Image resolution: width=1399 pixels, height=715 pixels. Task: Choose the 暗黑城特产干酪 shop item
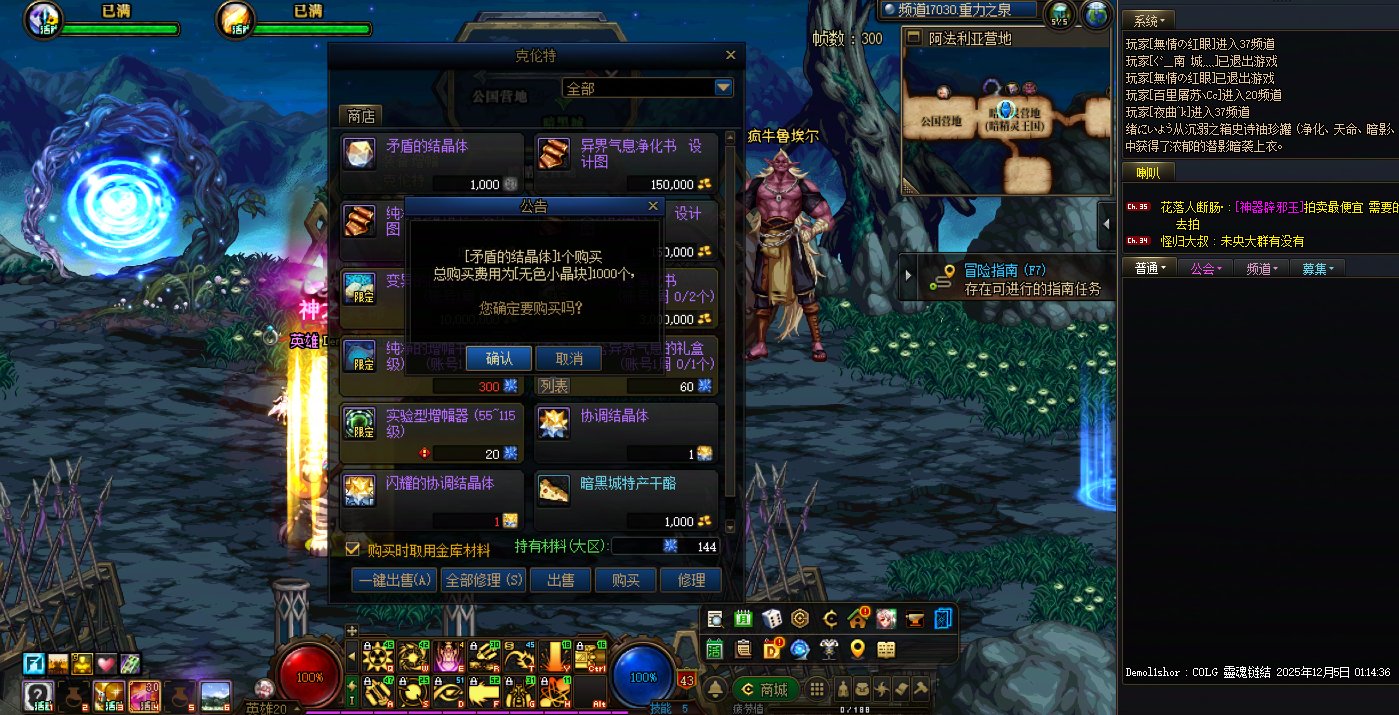point(626,500)
